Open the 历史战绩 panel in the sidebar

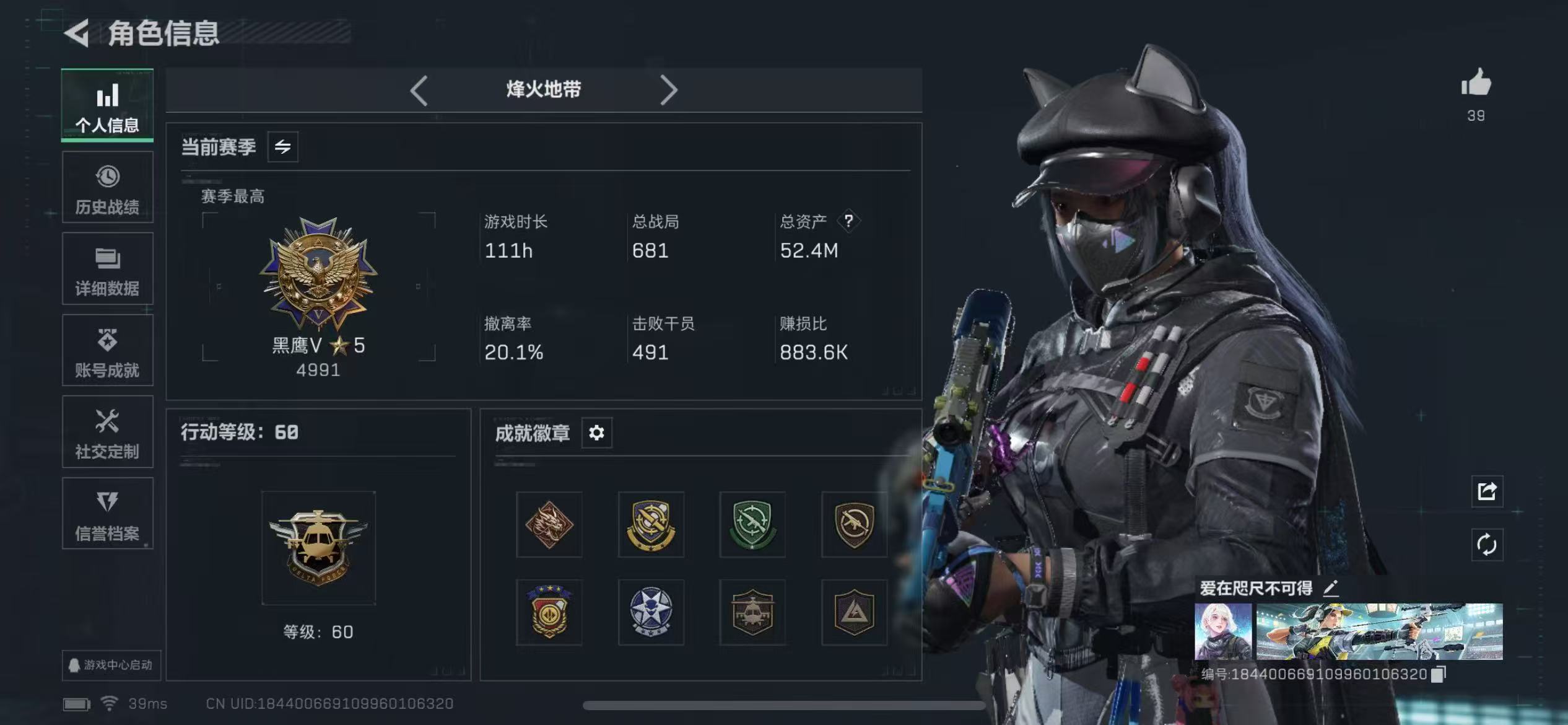107,187
